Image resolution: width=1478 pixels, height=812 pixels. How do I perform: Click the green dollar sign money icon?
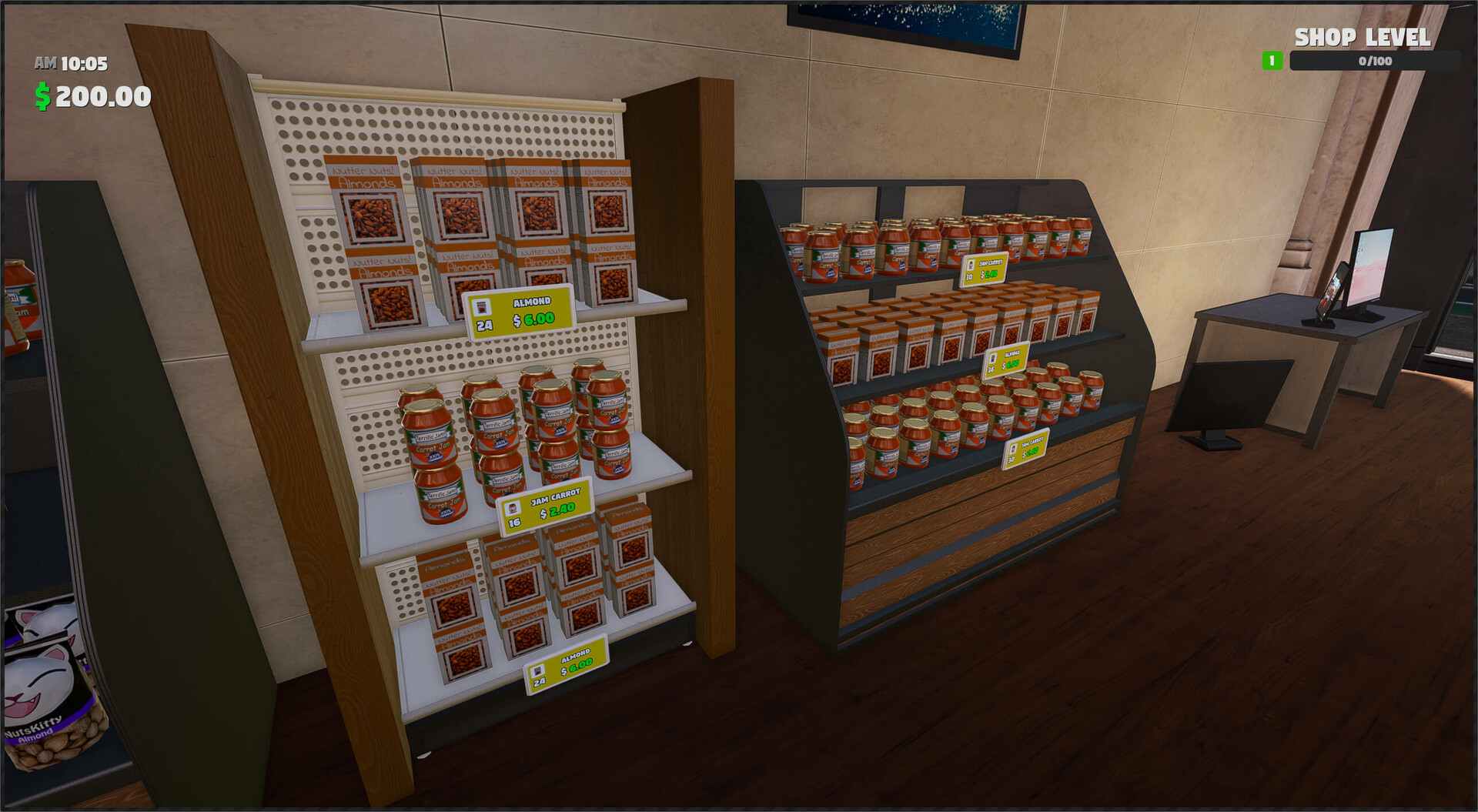tap(44, 95)
